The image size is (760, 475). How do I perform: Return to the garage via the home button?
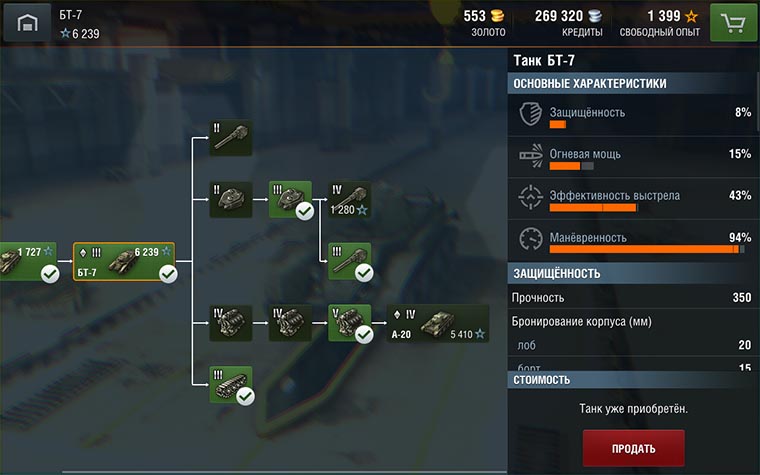click(27, 22)
